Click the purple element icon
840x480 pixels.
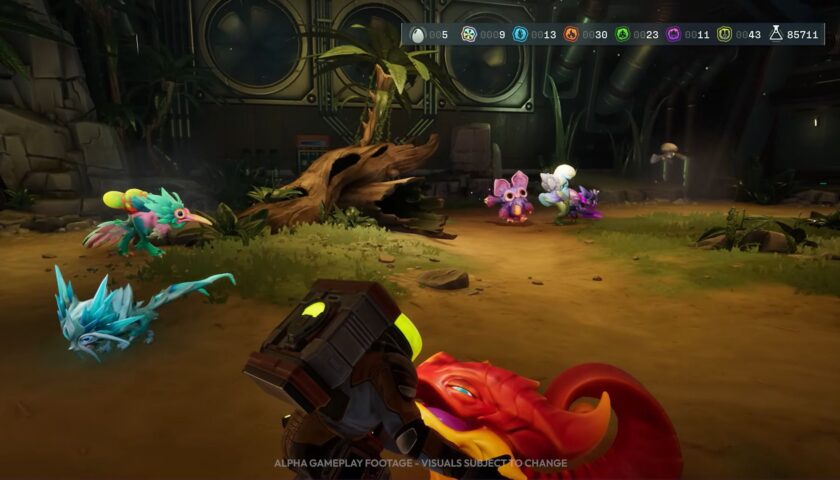tap(673, 34)
